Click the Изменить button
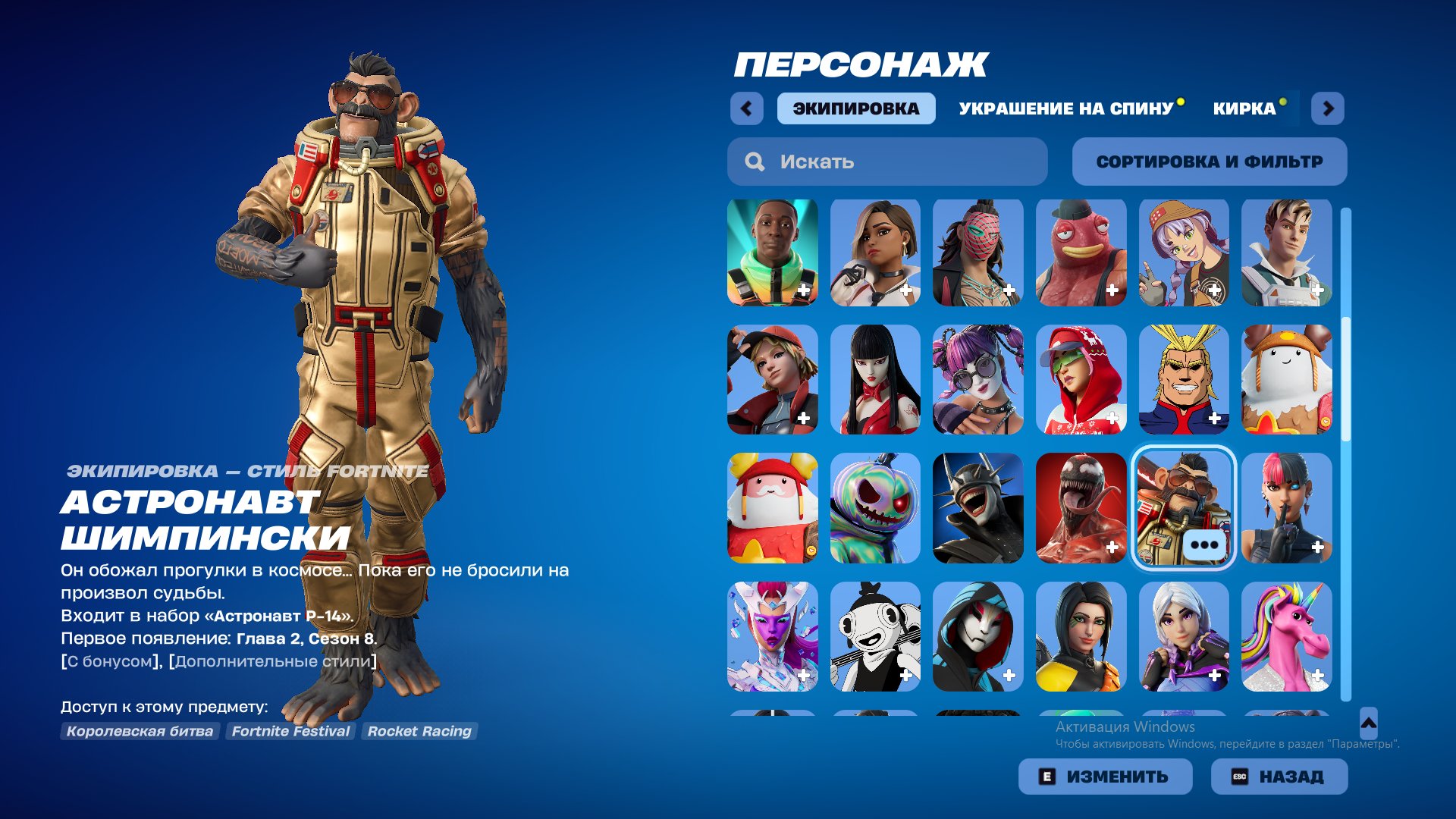The width and height of the screenshot is (1456, 819). [1105, 776]
